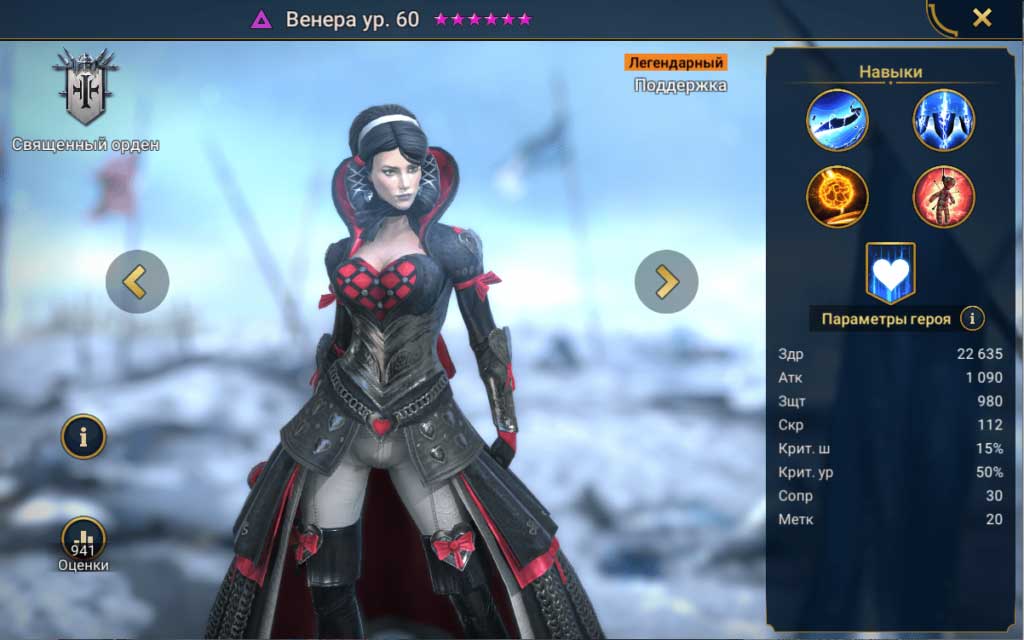
Task: Select the blue slashing blade skill icon
Action: coord(837,120)
